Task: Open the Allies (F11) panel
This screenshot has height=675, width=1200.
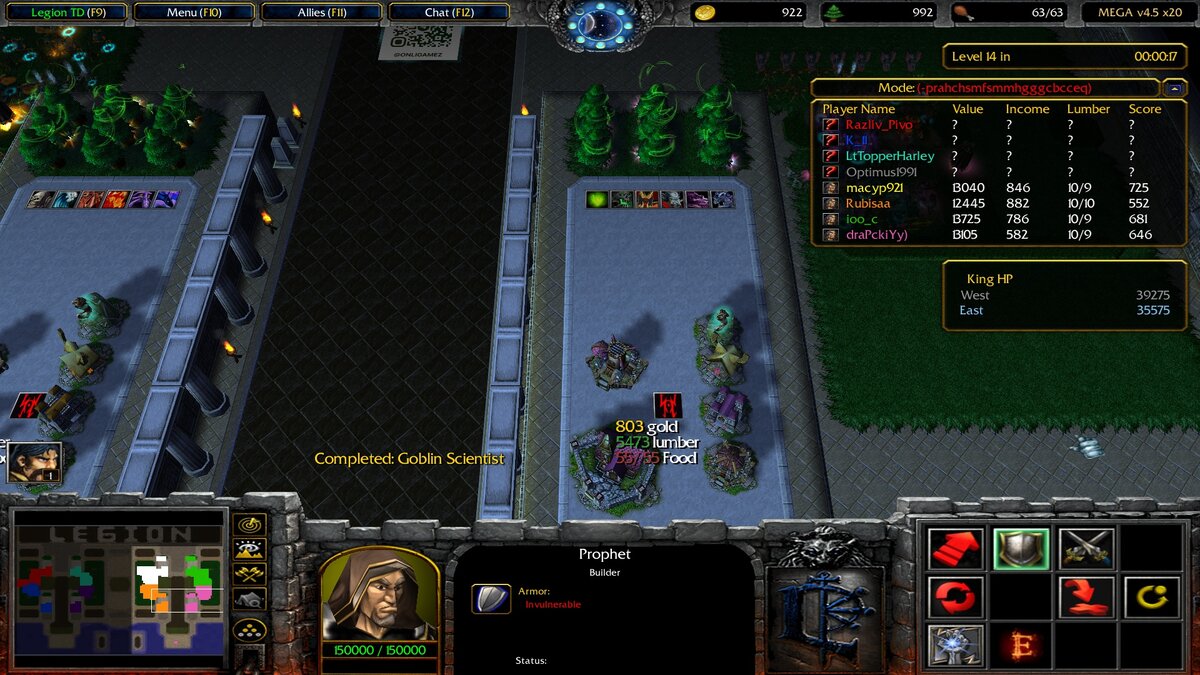Action: pos(322,13)
